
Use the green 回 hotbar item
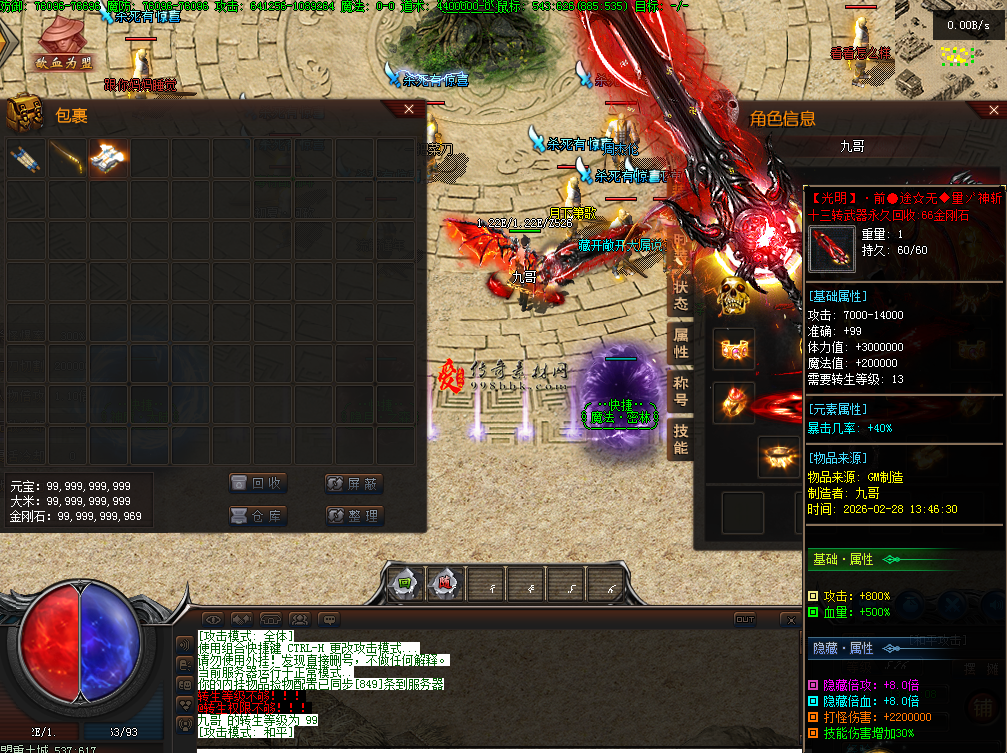[x=405, y=584]
